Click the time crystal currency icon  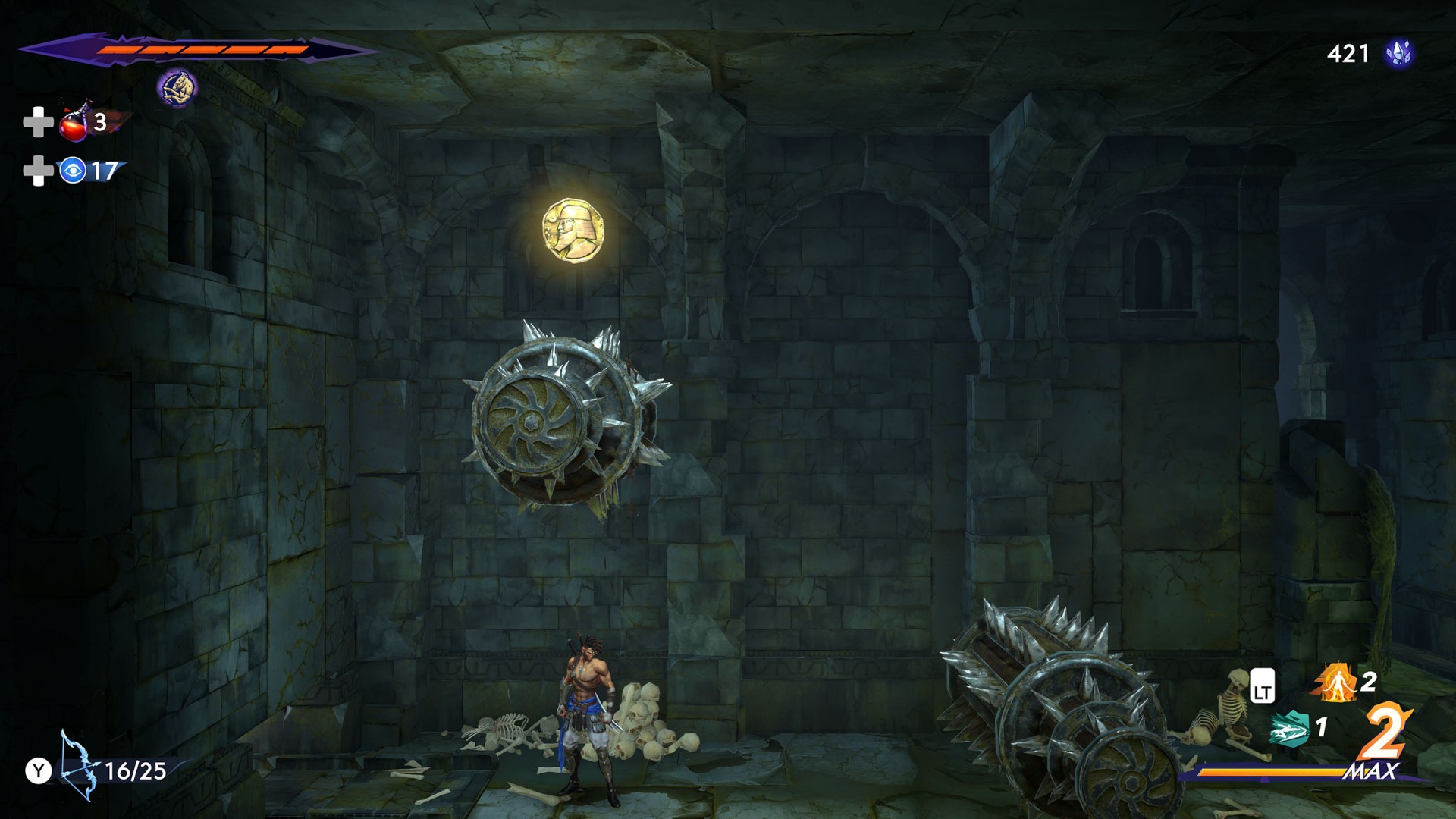click(1398, 53)
